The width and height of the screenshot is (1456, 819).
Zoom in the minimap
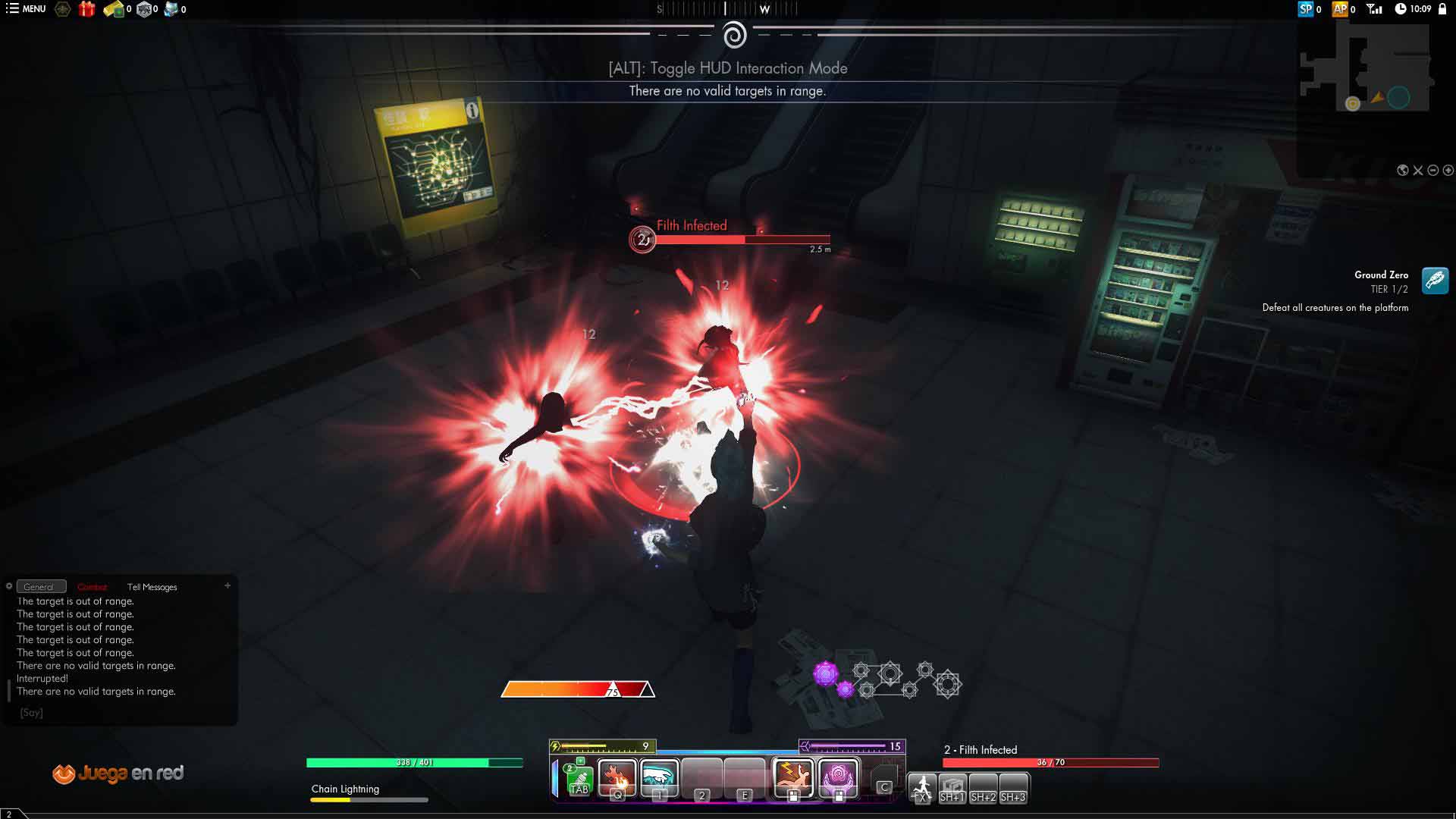click(x=1448, y=171)
